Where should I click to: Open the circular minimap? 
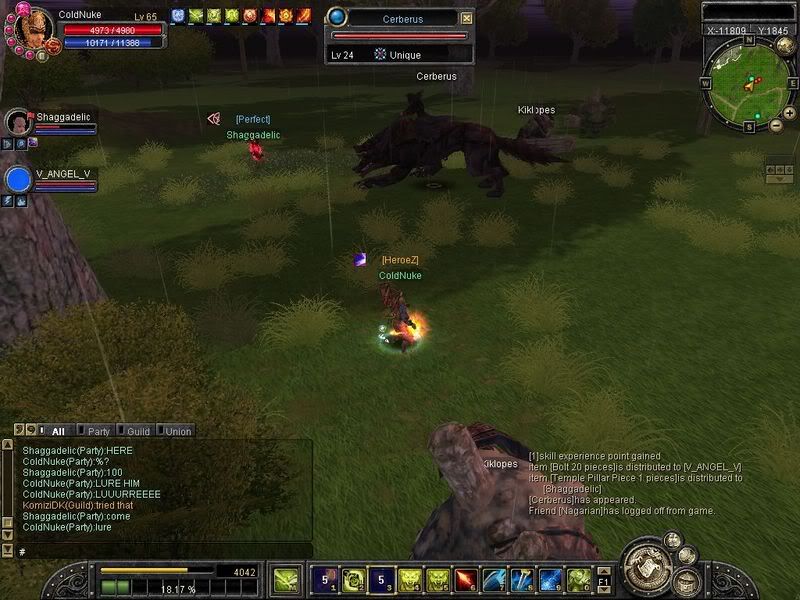click(x=747, y=85)
